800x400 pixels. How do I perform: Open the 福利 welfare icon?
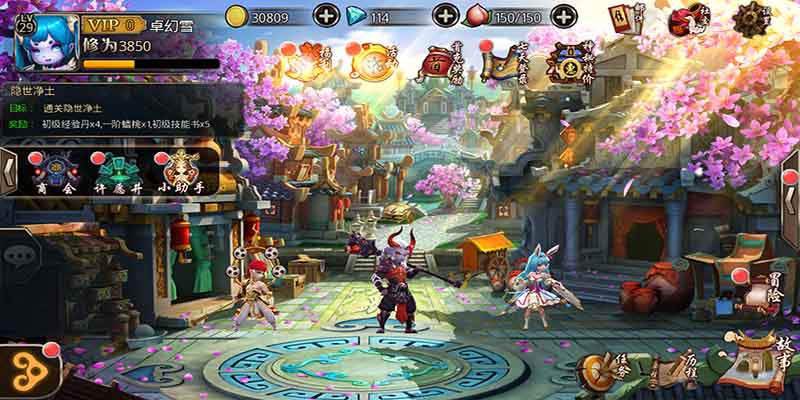tap(302, 62)
